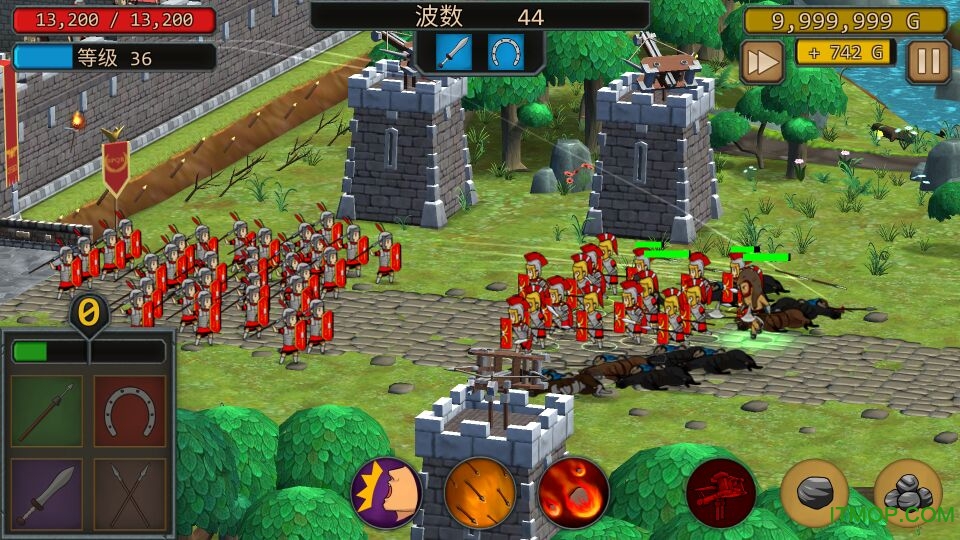Toggle the fast-forward speed button
The image size is (960, 540).
[762, 62]
